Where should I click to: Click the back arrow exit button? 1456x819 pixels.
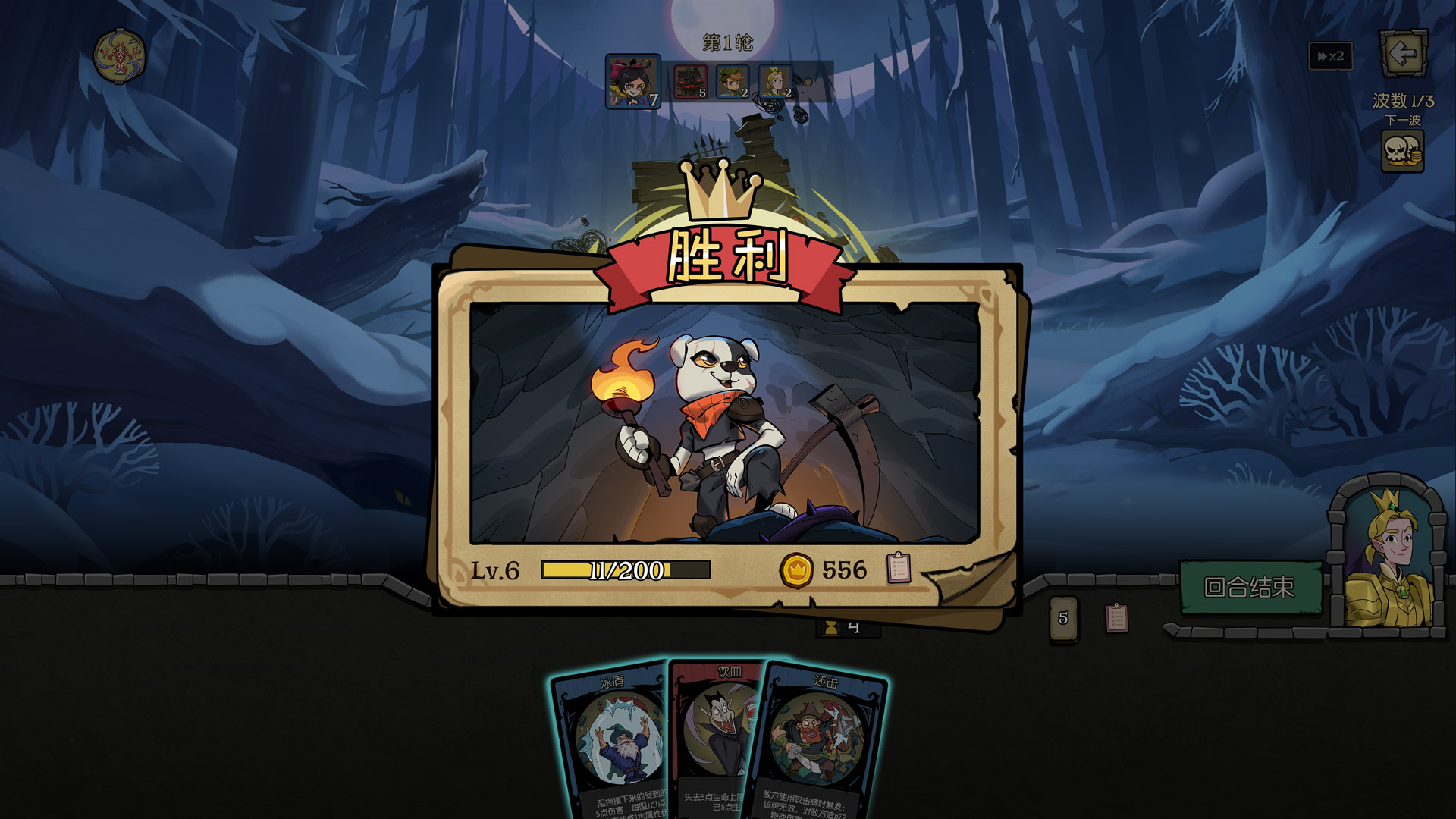point(1403,54)
